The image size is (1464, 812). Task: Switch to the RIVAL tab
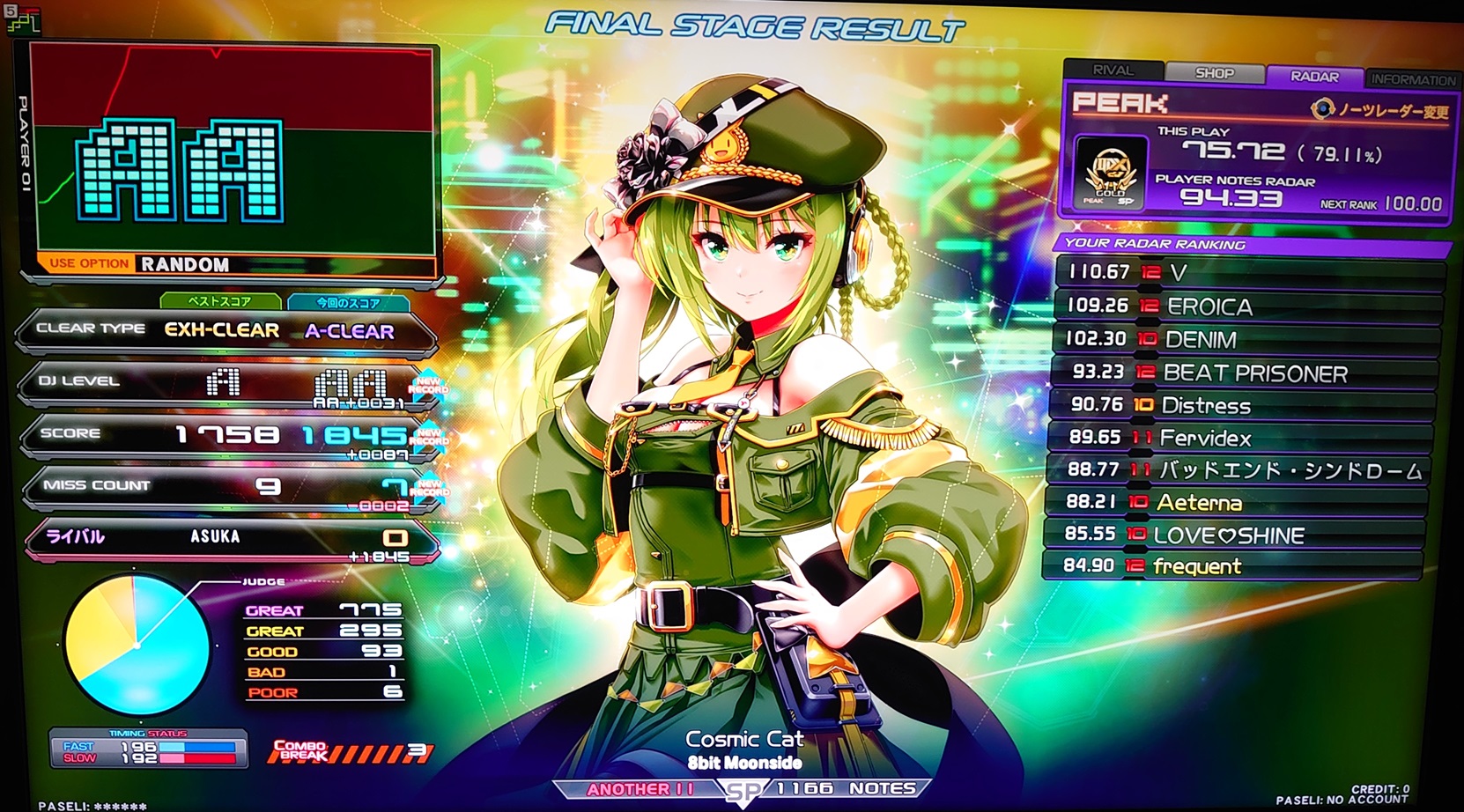(1113, 70)
